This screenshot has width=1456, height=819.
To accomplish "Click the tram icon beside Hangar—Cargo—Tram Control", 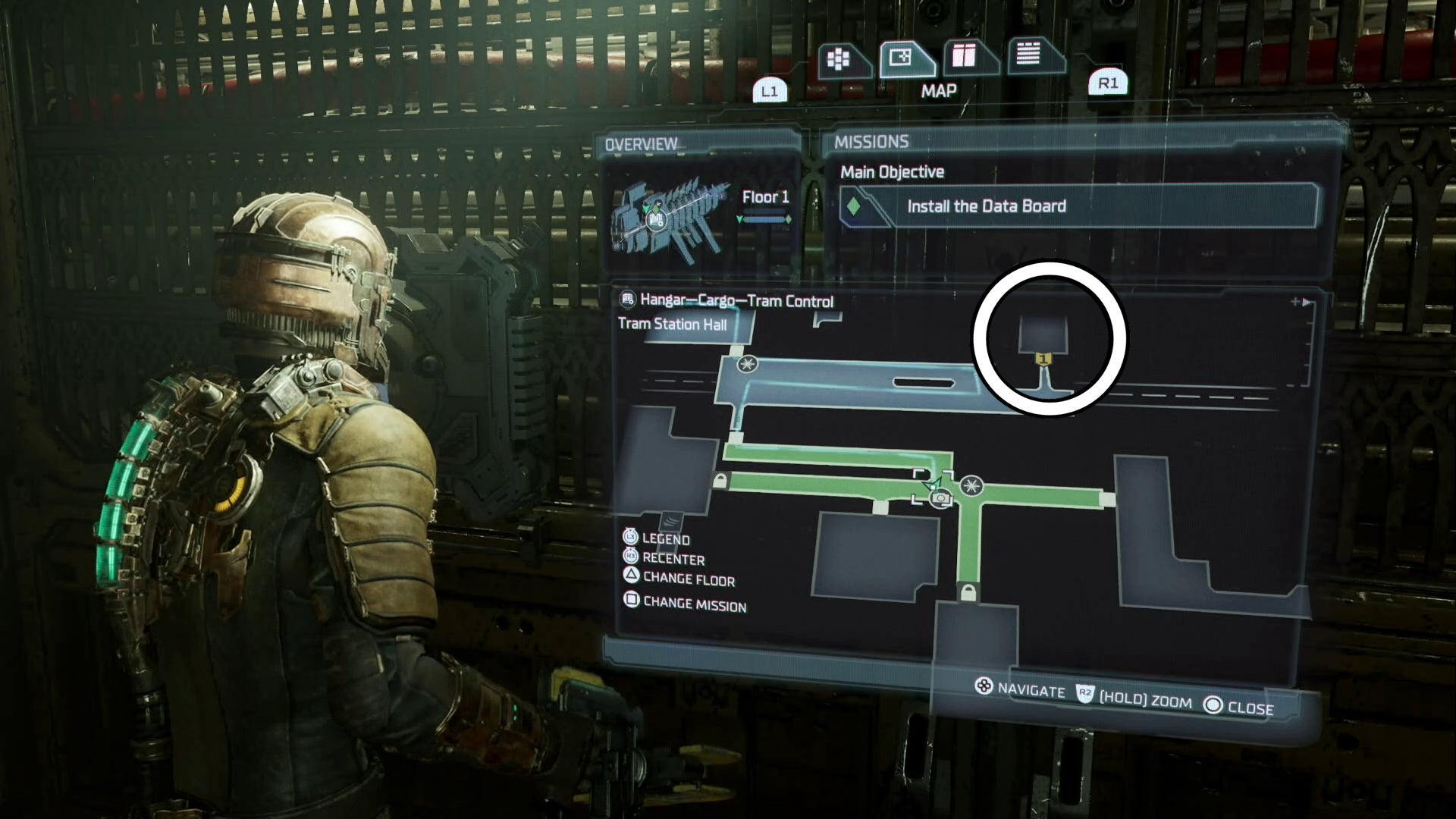I will (x=628, y=300).
